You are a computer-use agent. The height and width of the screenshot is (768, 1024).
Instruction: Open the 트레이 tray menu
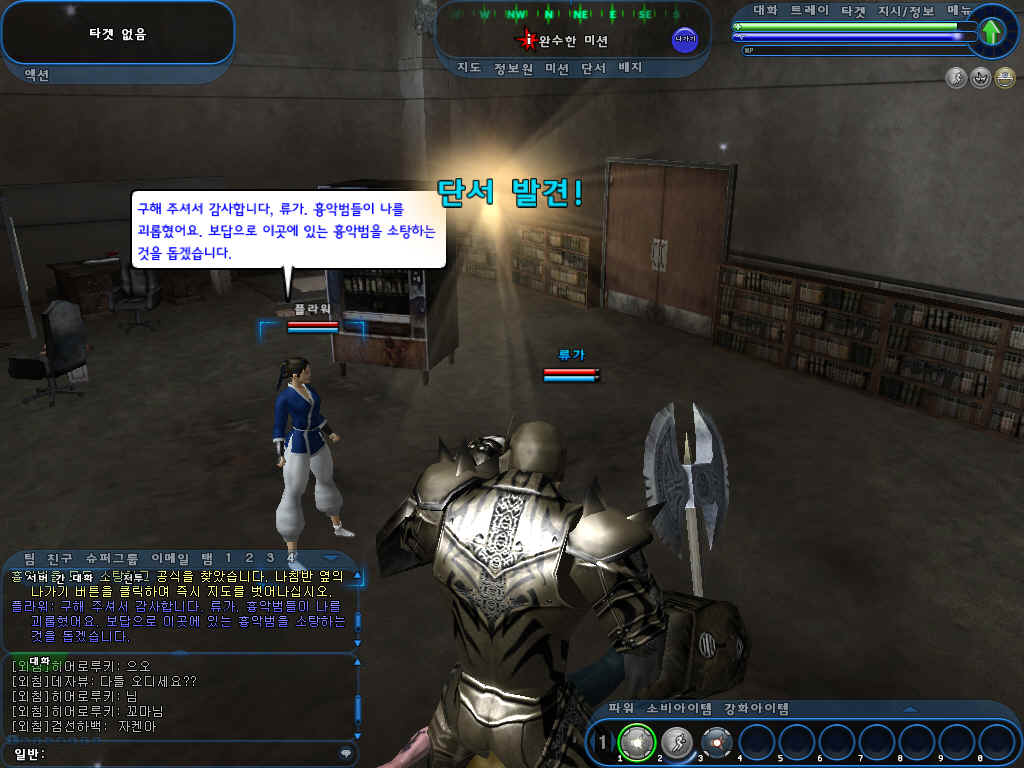point(810,9)
